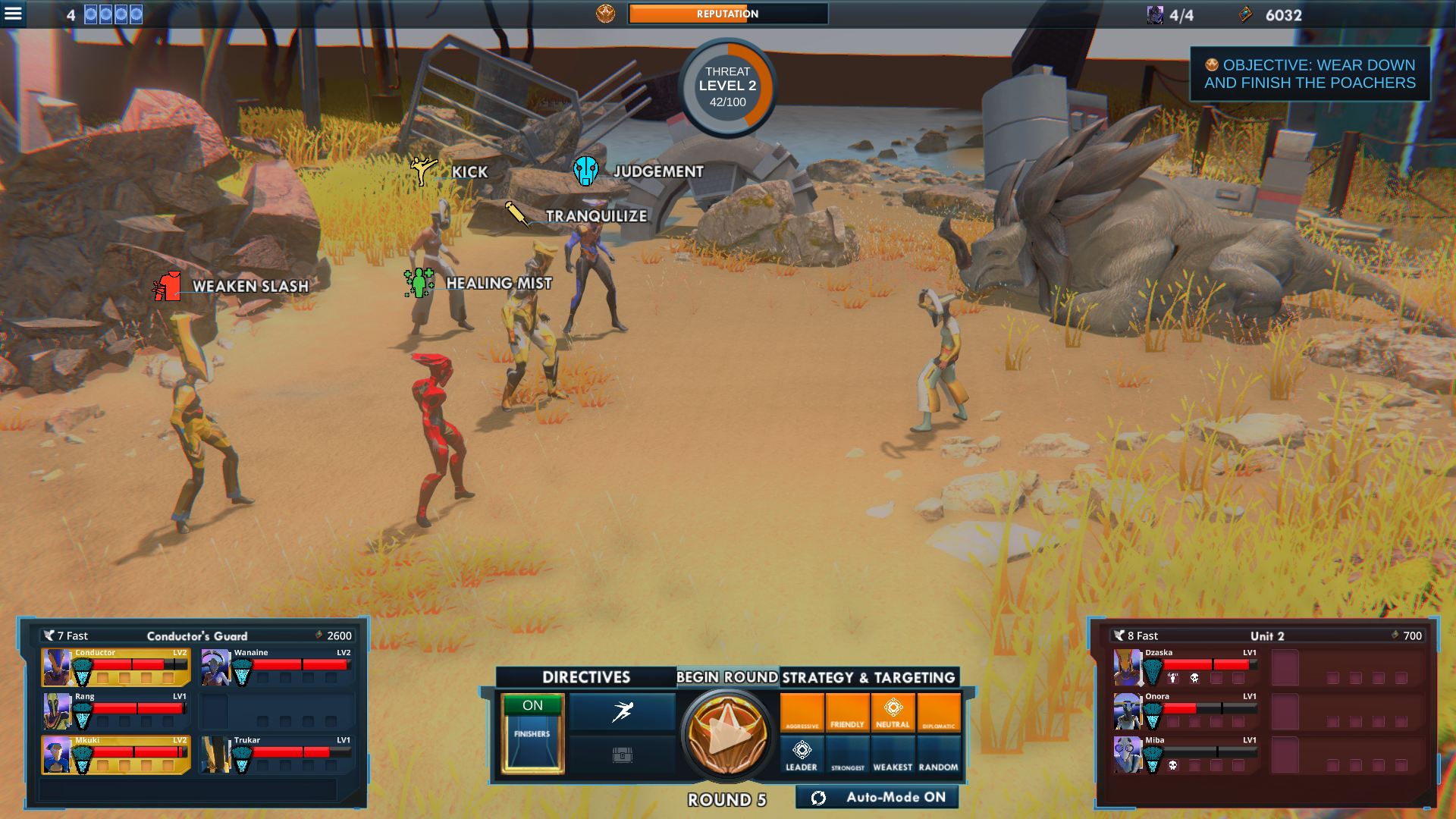
Task: Click the objective tracker panel
Action: 1310,74
